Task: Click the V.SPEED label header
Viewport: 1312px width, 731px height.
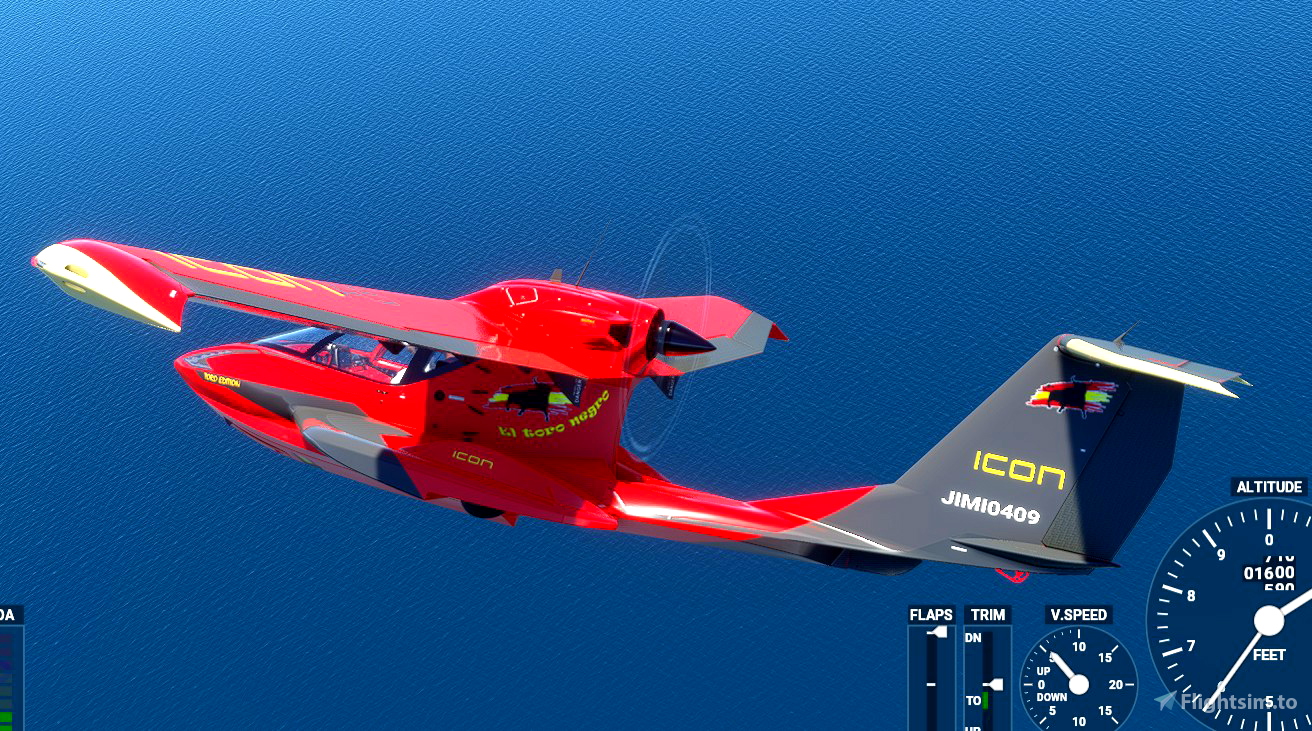Action: pyautogui.click(x=1077, y=615)
